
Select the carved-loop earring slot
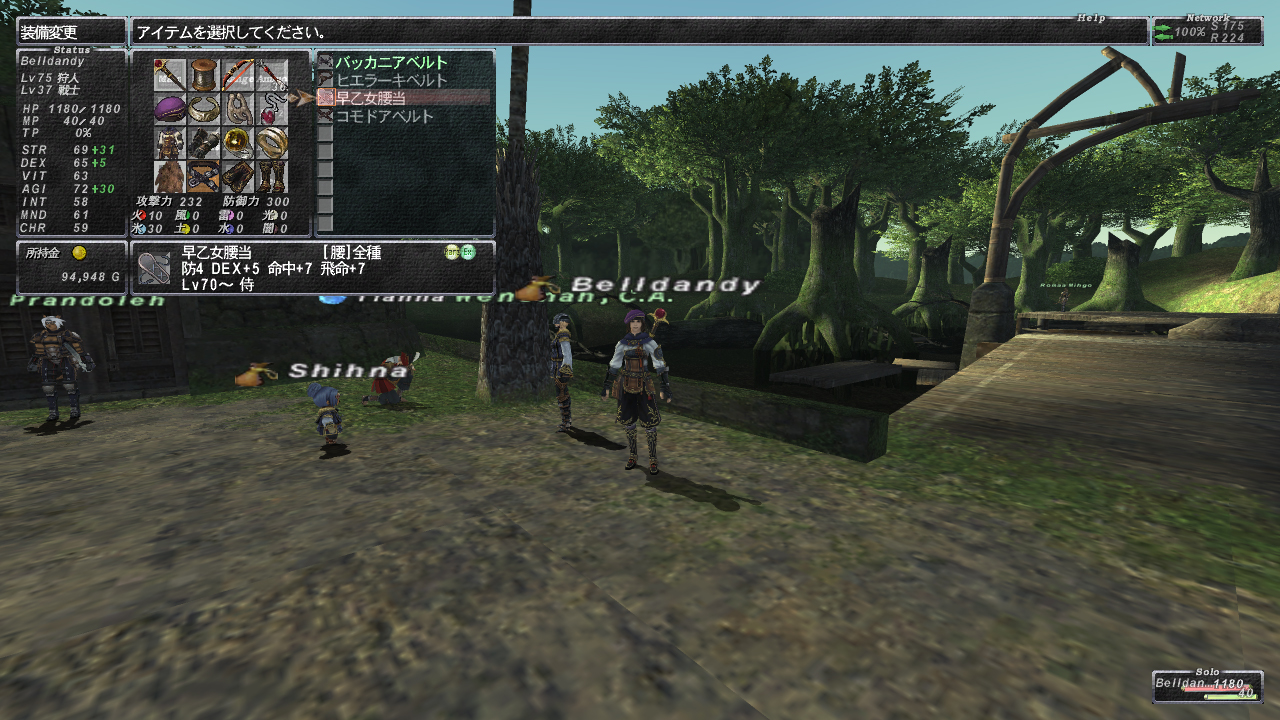tap(238, 109)
